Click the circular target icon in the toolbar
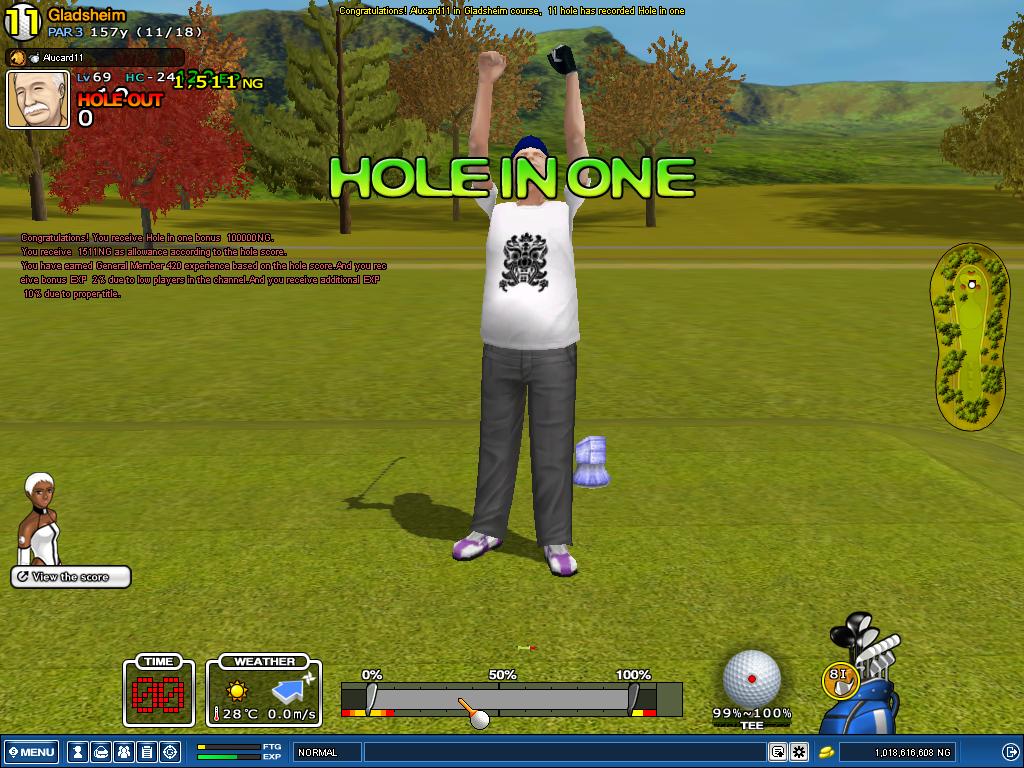This screenshot has width=1024, height=768. tap(169, 752)
